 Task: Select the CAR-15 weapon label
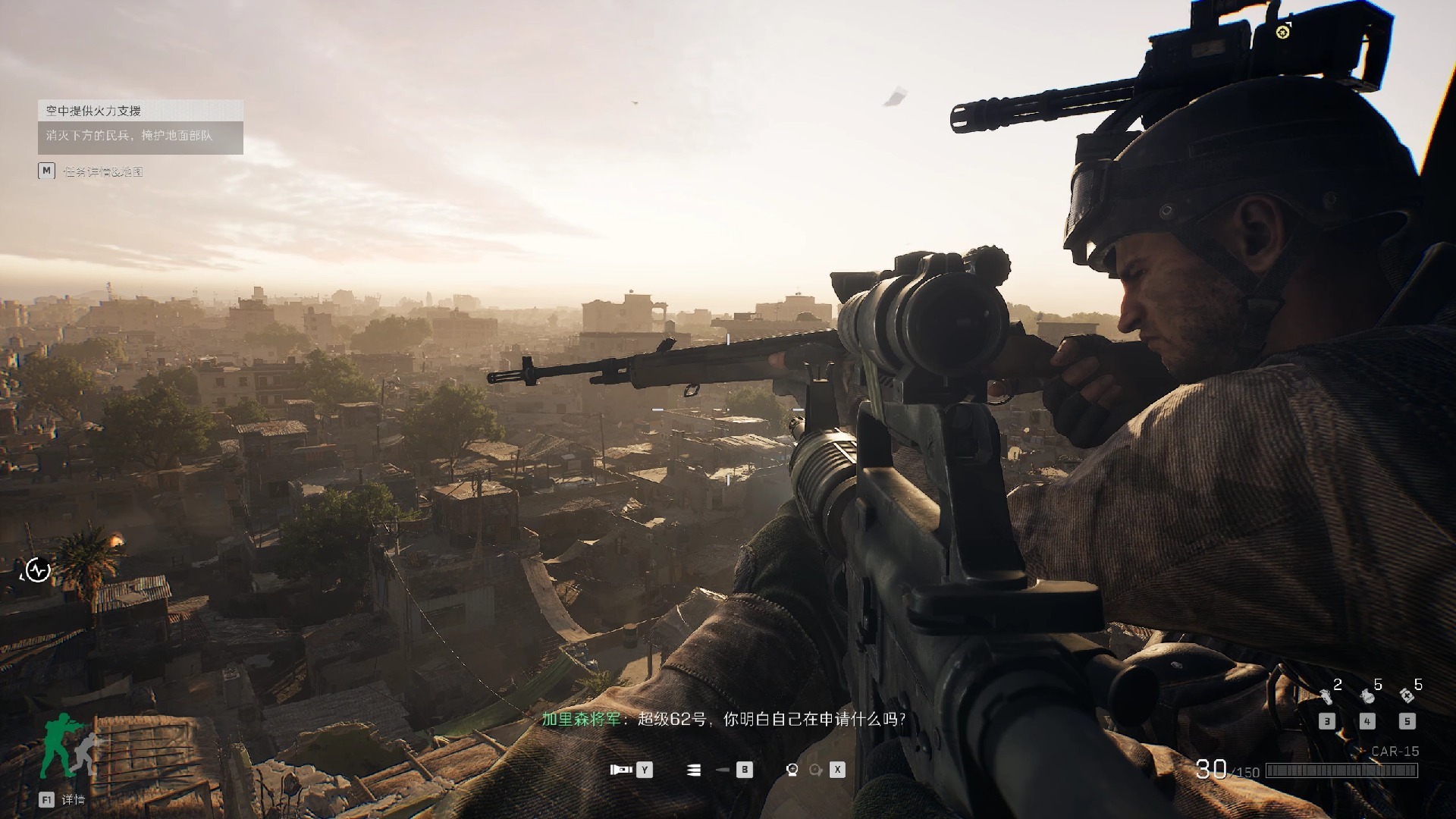(x=1395, y=751)
